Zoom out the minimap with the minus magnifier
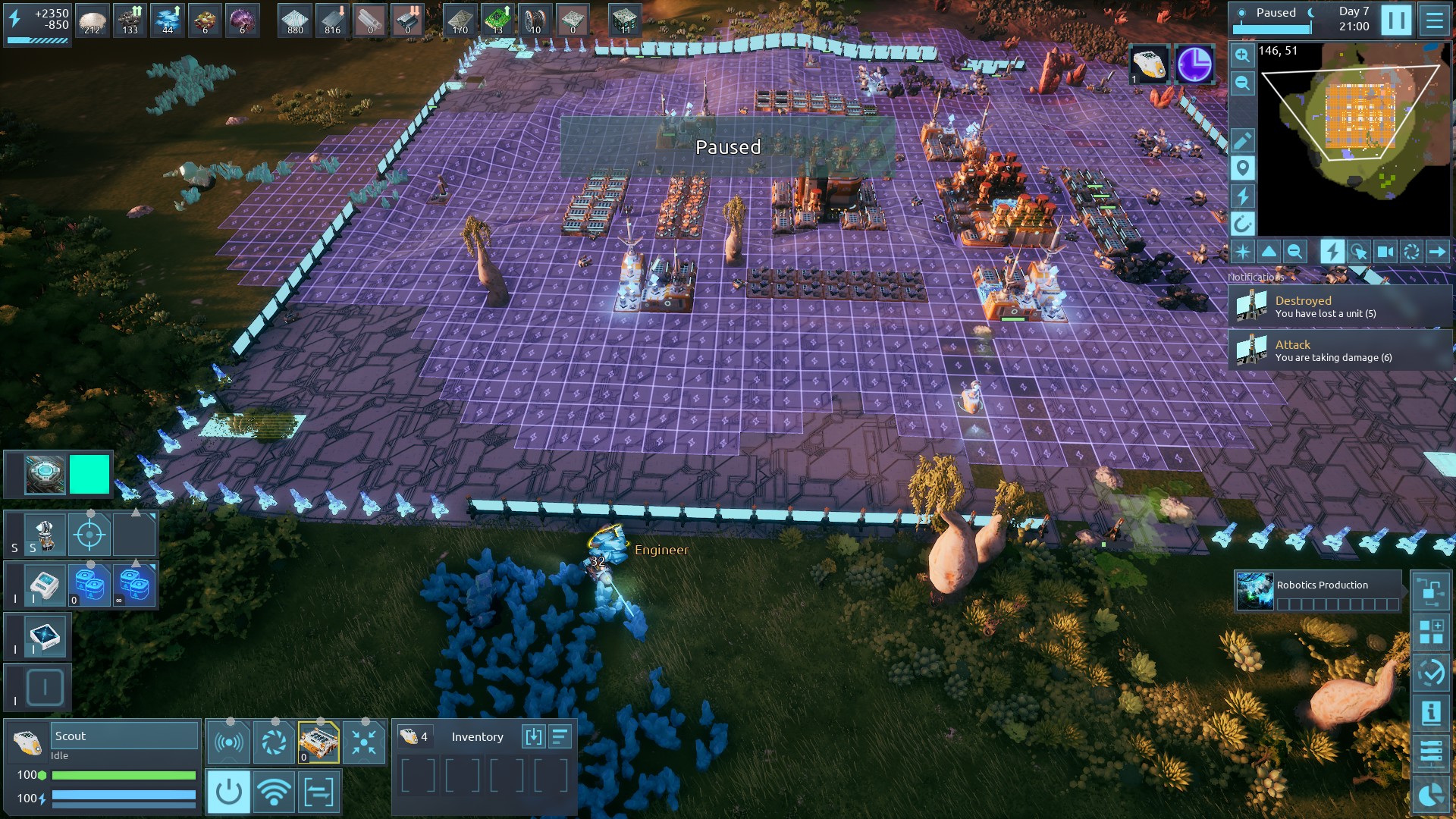The width and height of the screenshot is (1456, 819). click(1242, 83)
